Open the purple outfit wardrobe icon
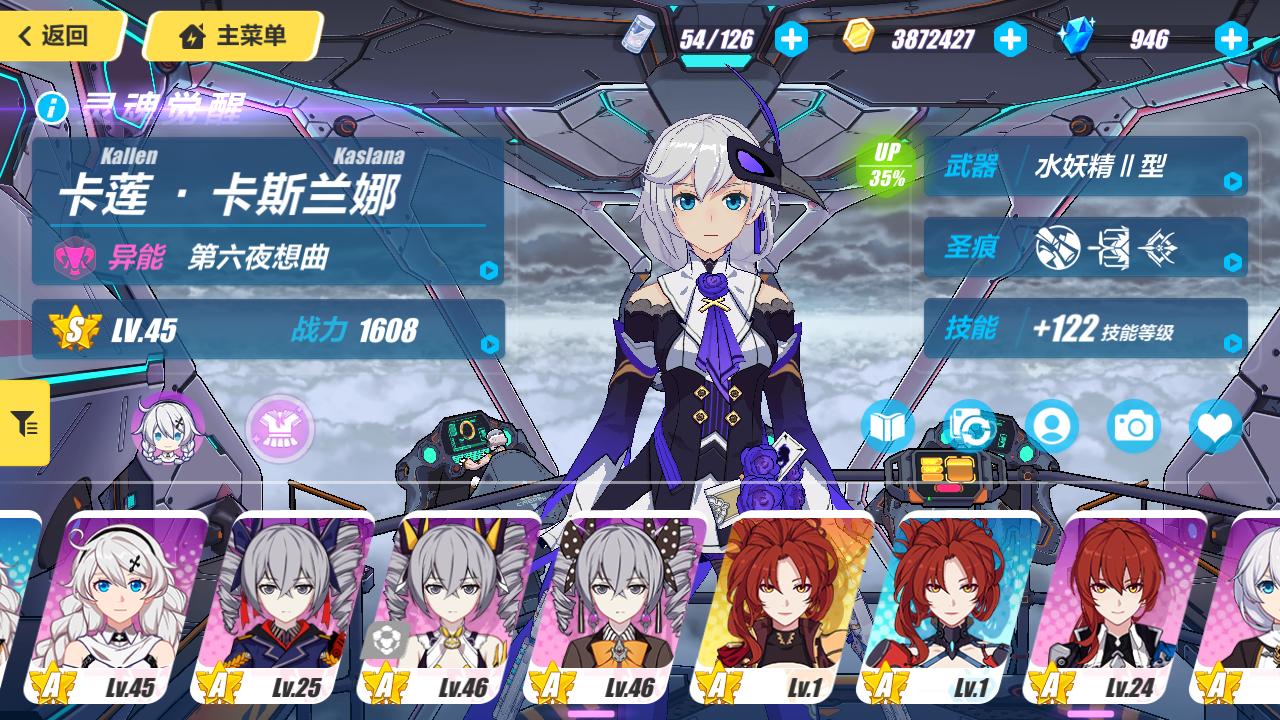This screenshot has height=720, width=1280. pyautogui.click(x=280, y=428)
